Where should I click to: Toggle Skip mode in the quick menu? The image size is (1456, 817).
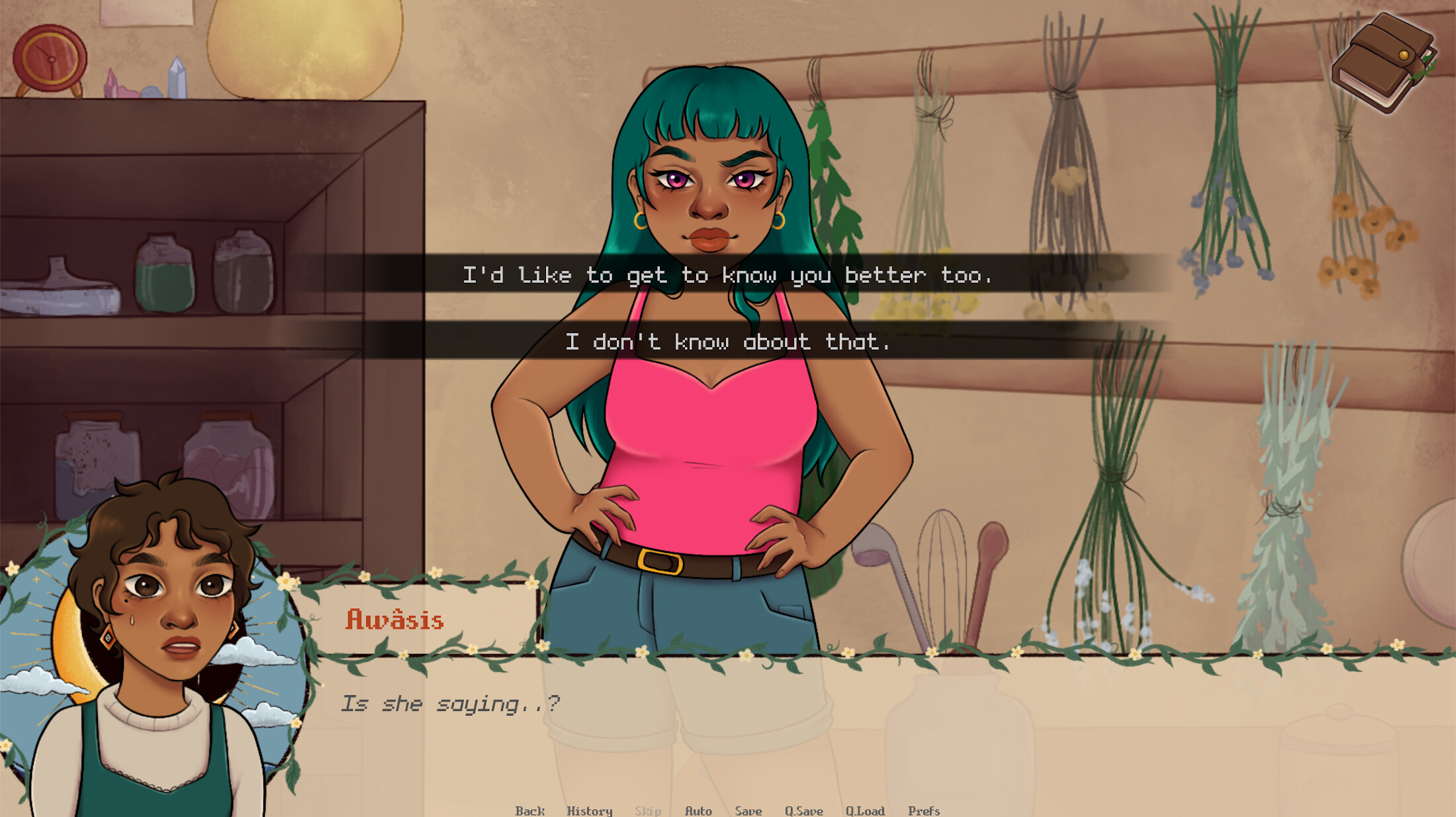pyautogui.click(x=648, y=810)
